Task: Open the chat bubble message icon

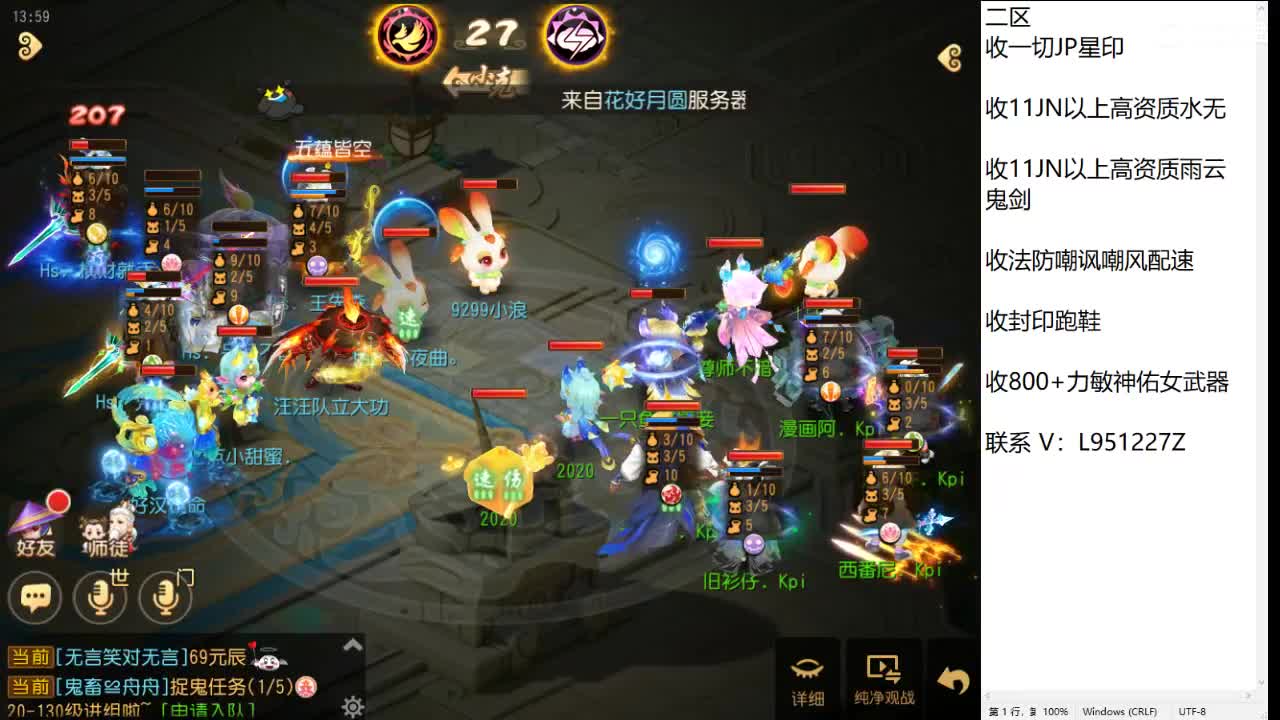Action: [x=35, y=597]
